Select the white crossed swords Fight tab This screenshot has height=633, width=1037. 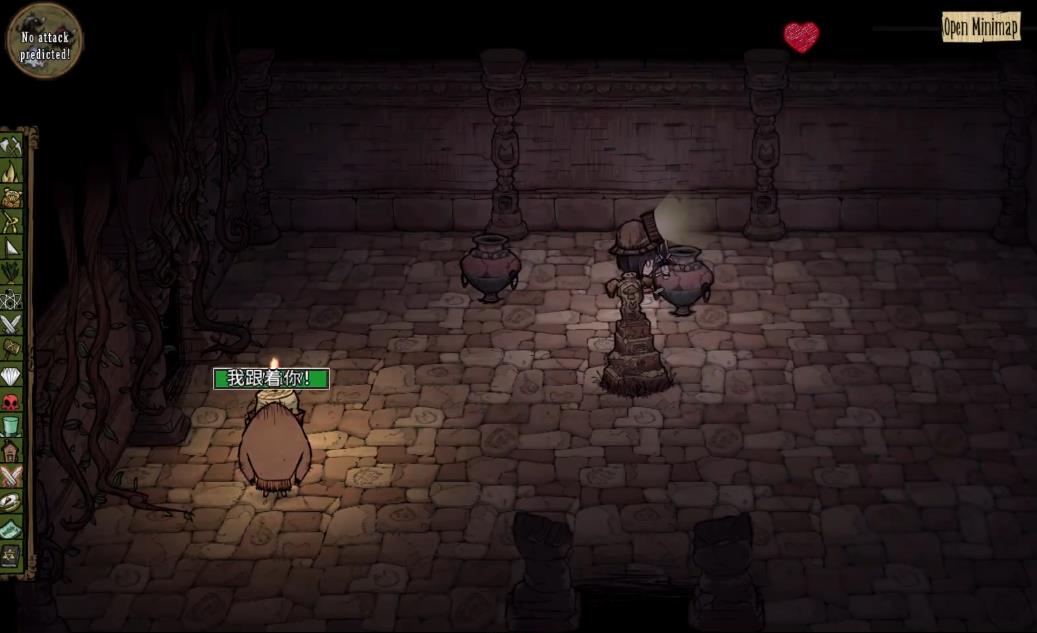coord(11,323)
